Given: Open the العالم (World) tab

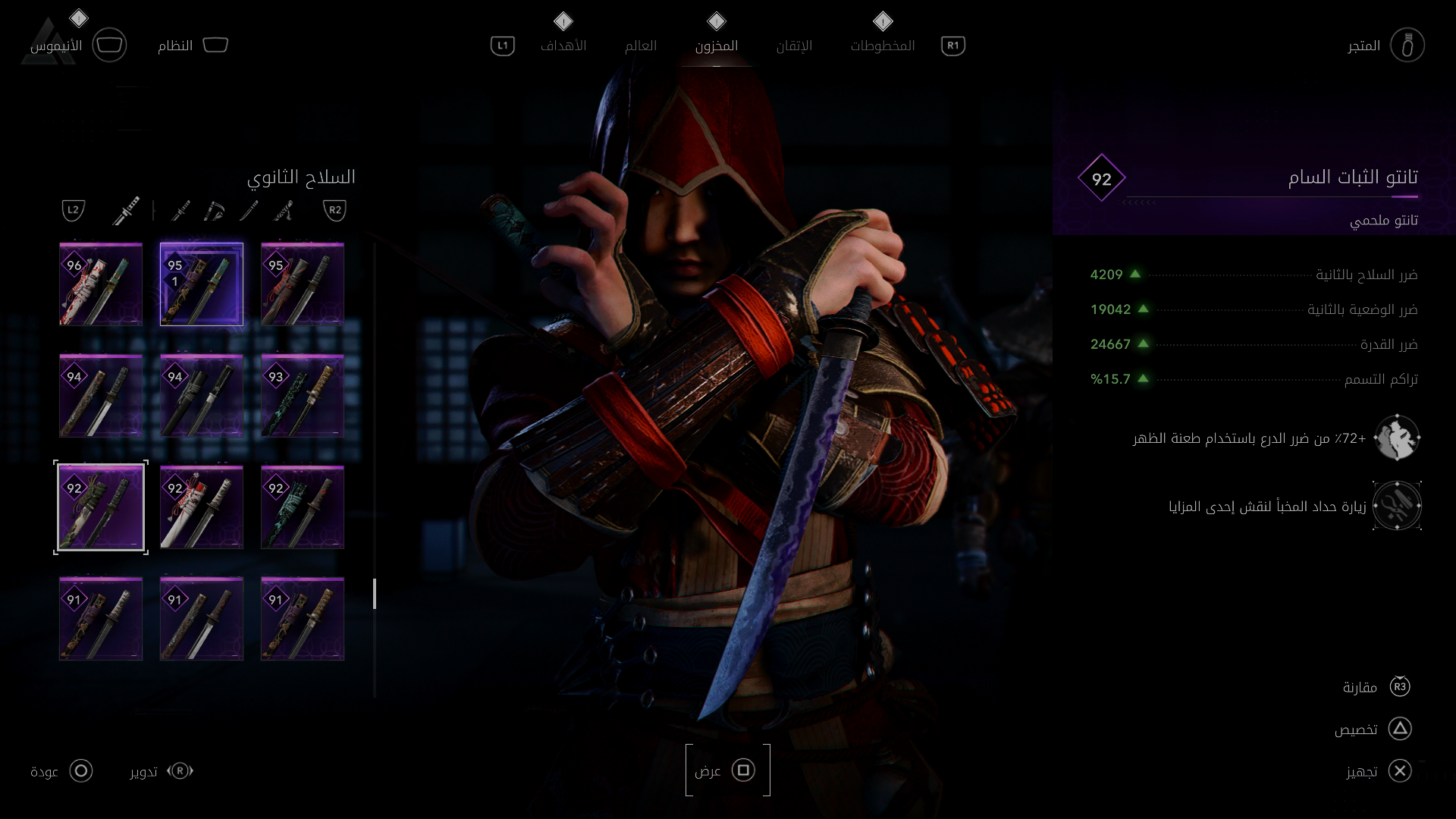Looking at the screenshot, I should [x=640, y=45].
